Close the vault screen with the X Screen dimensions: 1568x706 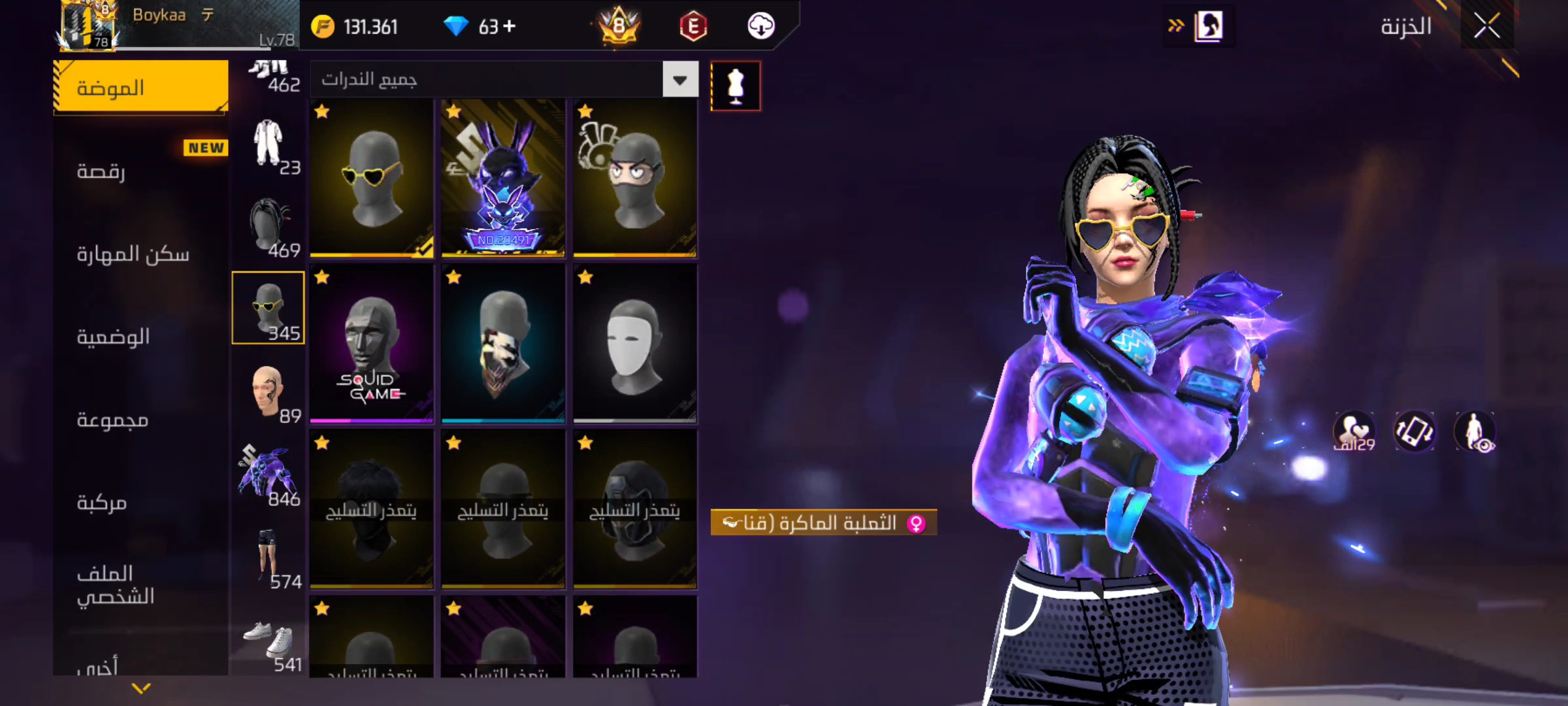click(1486, 27)
